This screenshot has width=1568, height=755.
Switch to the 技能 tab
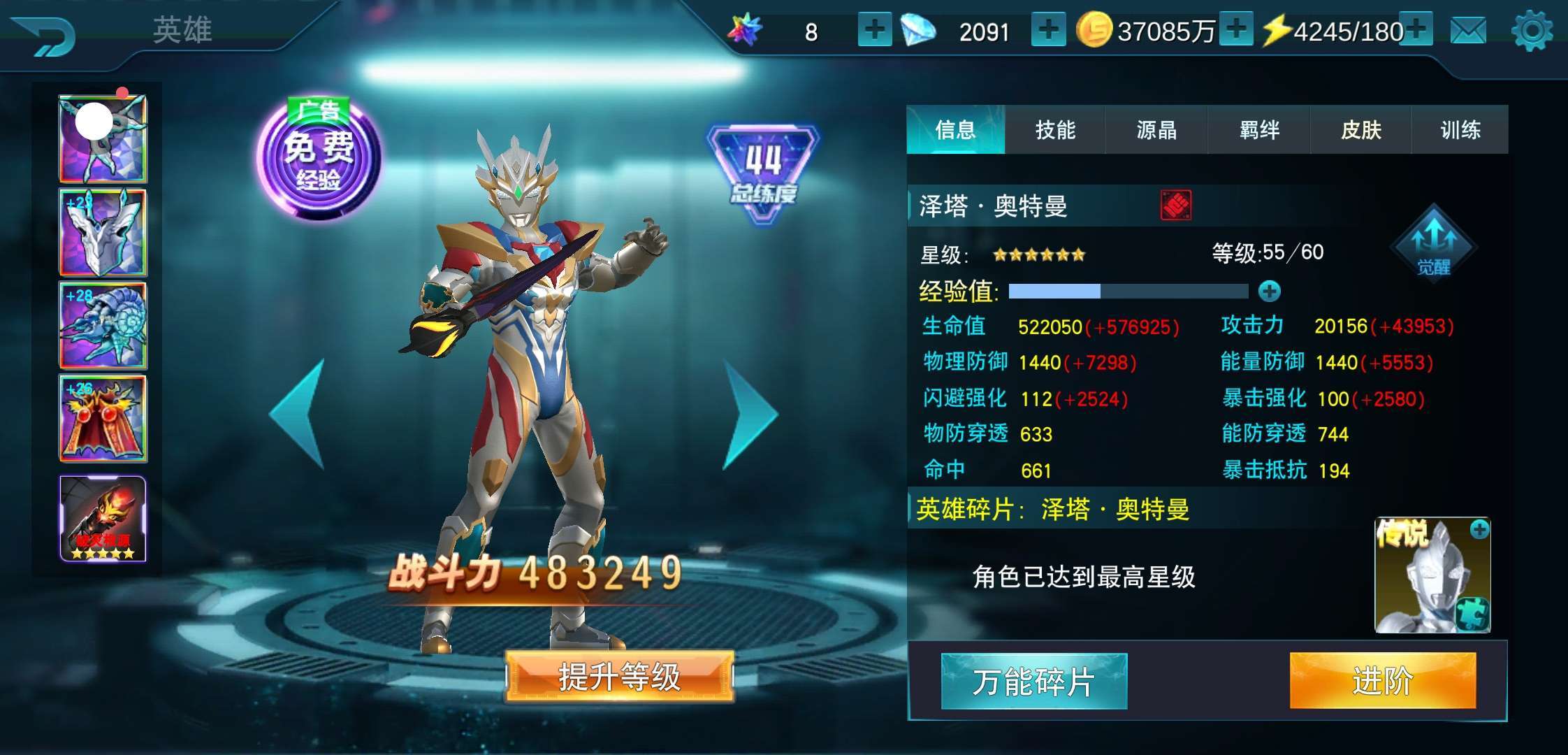coord(1055,130)
